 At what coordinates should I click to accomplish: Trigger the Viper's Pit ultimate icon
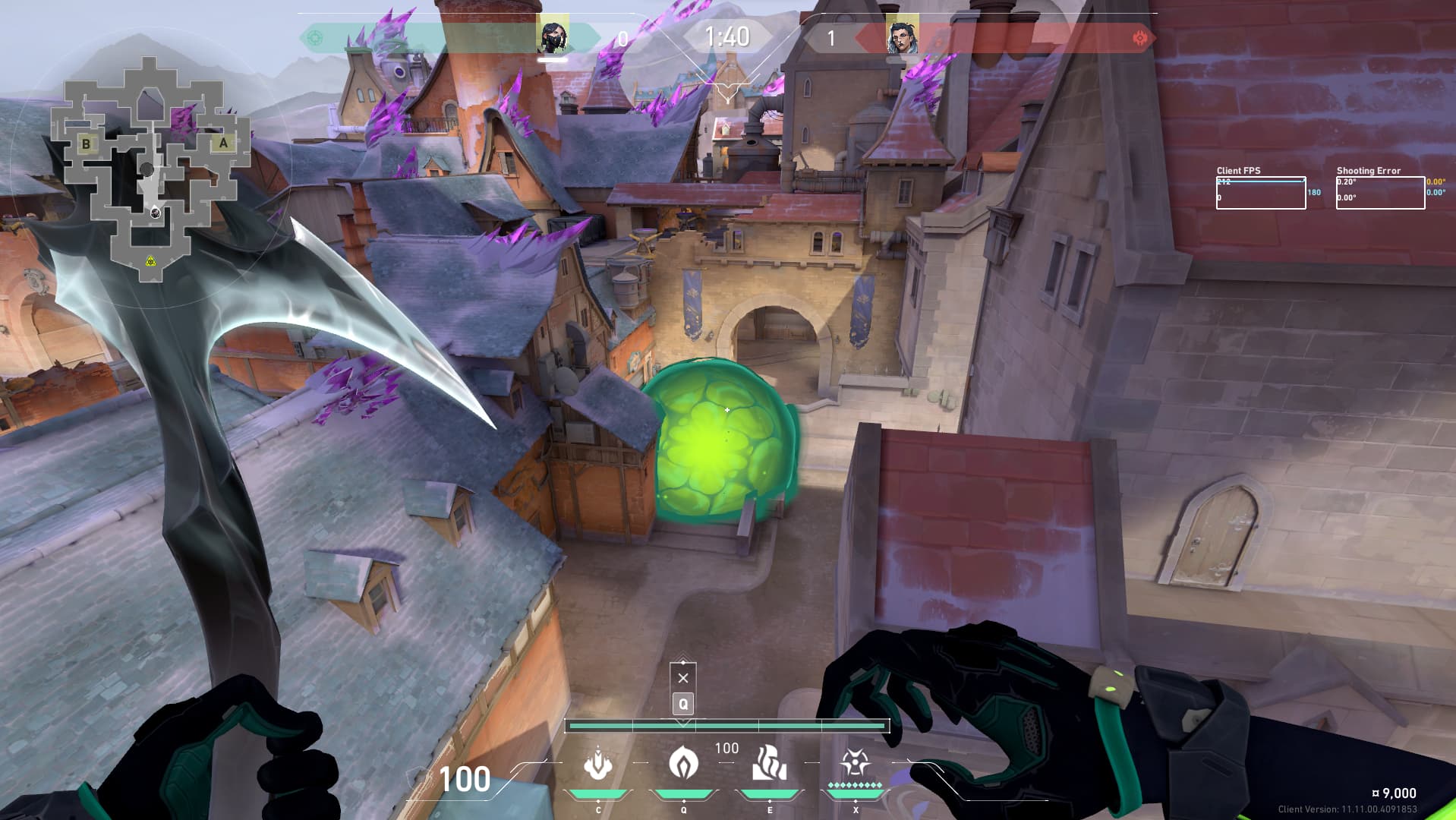click(854, 762)
